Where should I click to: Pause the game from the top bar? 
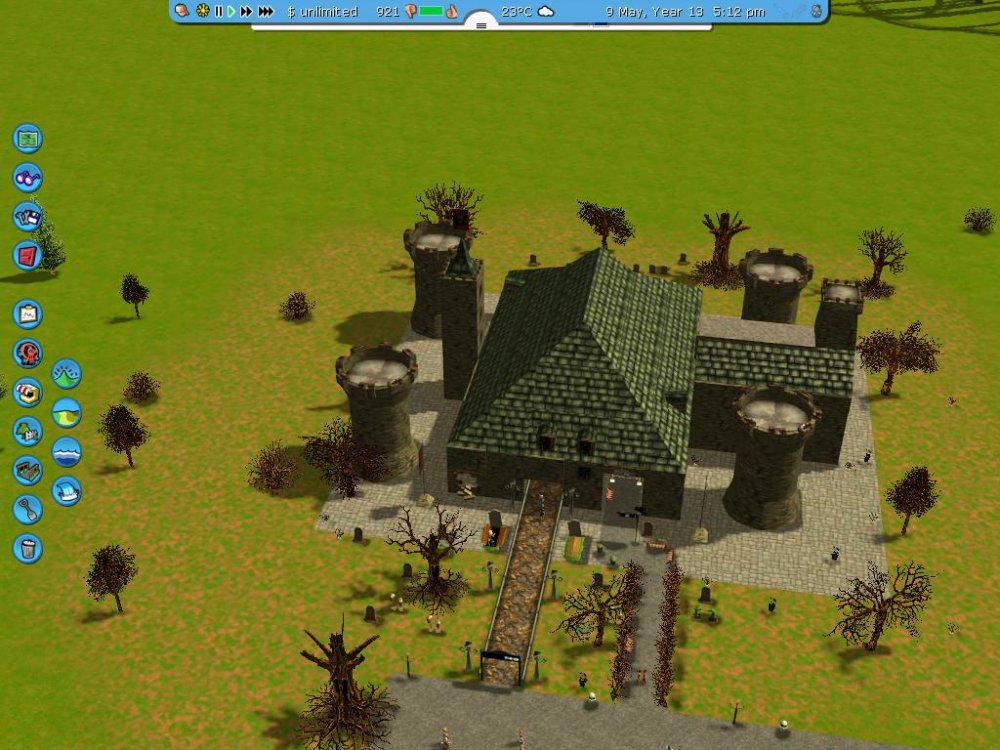pos(218,11)
